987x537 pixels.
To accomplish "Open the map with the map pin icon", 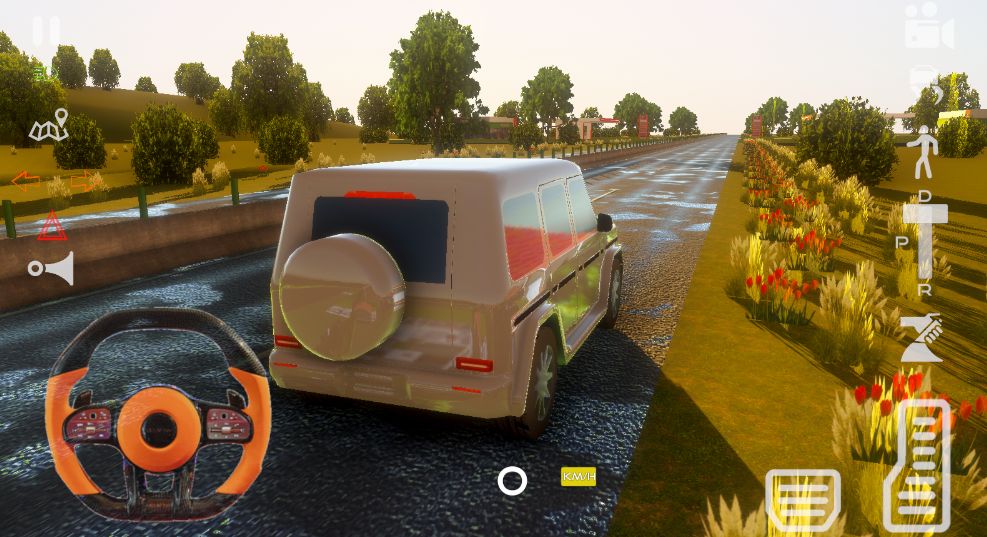I will (49, 126).
